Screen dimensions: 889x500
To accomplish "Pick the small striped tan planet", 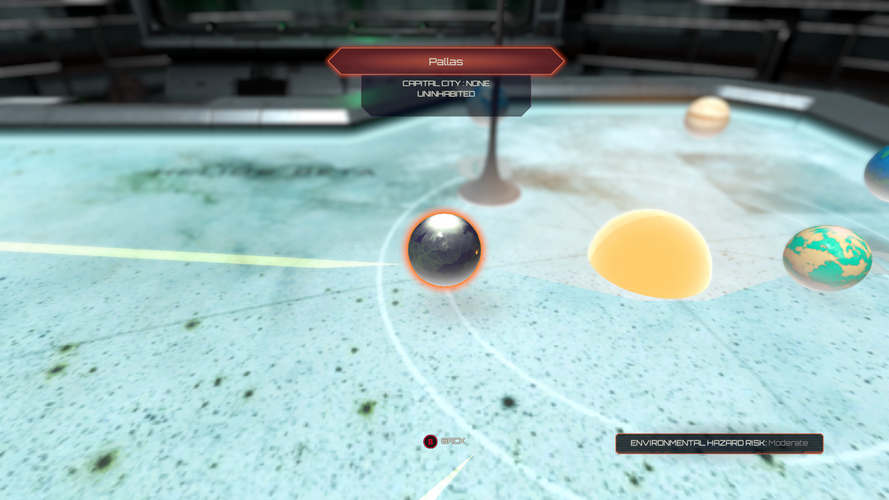I will [x=707, y=114].
